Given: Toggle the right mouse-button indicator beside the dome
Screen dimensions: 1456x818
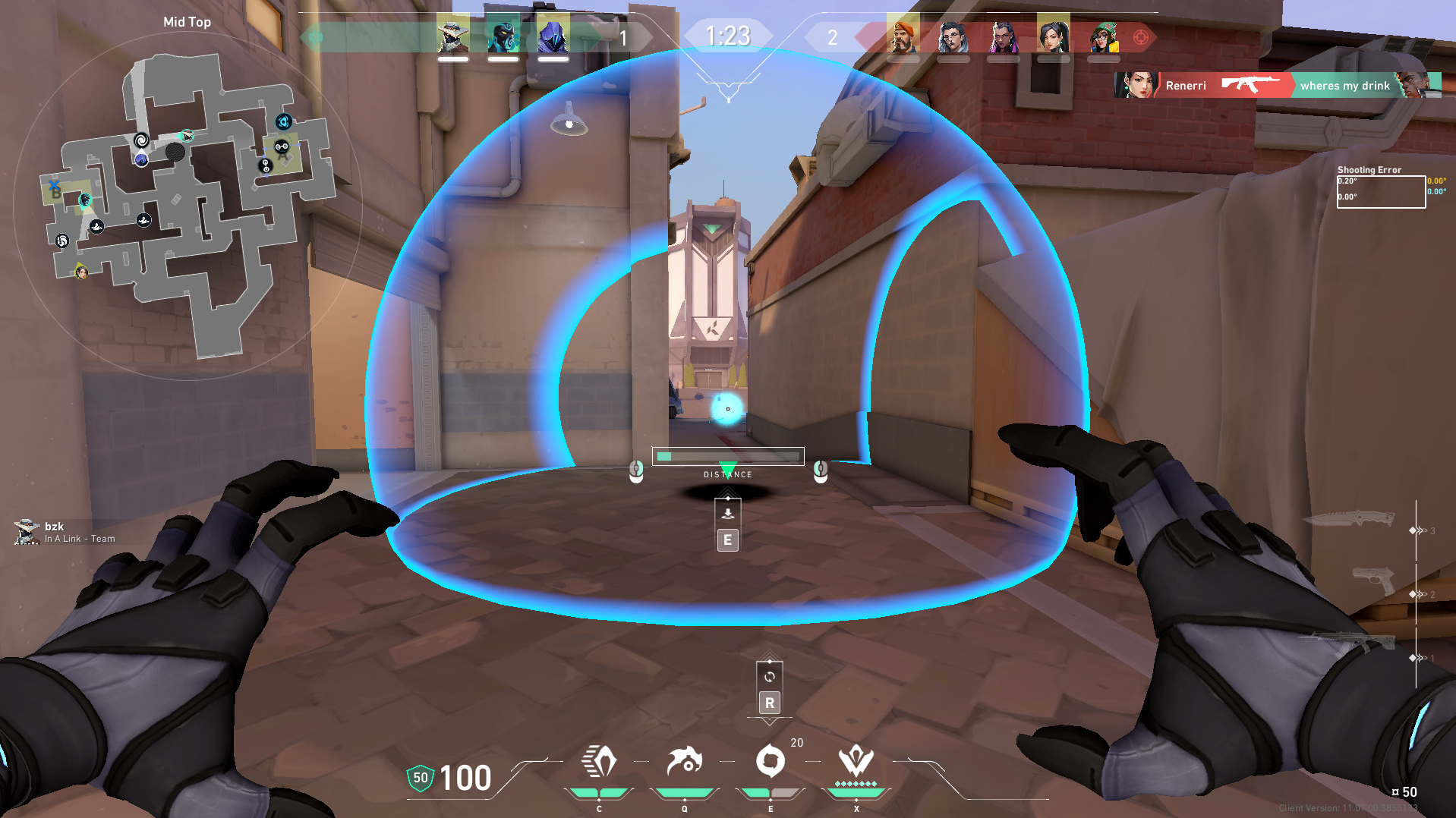Looking at the screenshot, I should point(819,470).
